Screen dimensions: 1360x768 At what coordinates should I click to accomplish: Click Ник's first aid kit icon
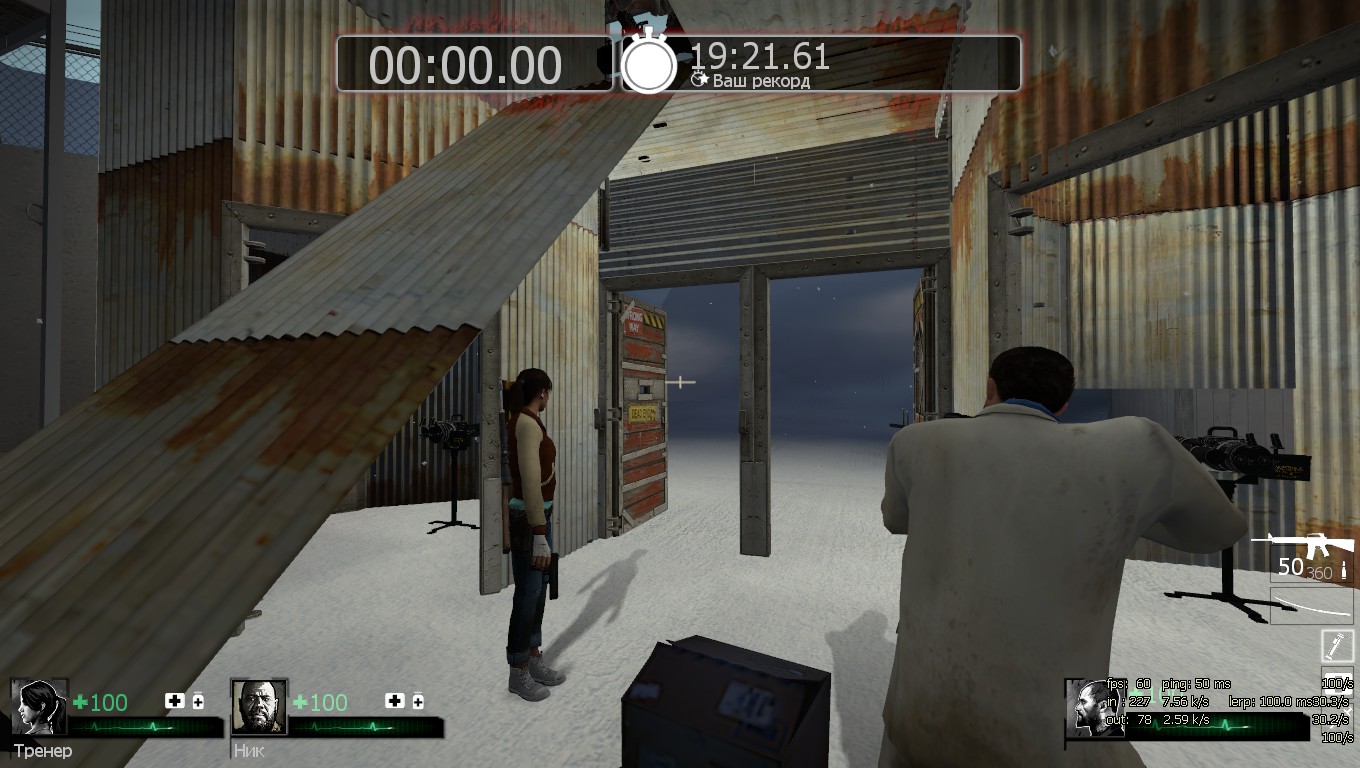point(395,701)
